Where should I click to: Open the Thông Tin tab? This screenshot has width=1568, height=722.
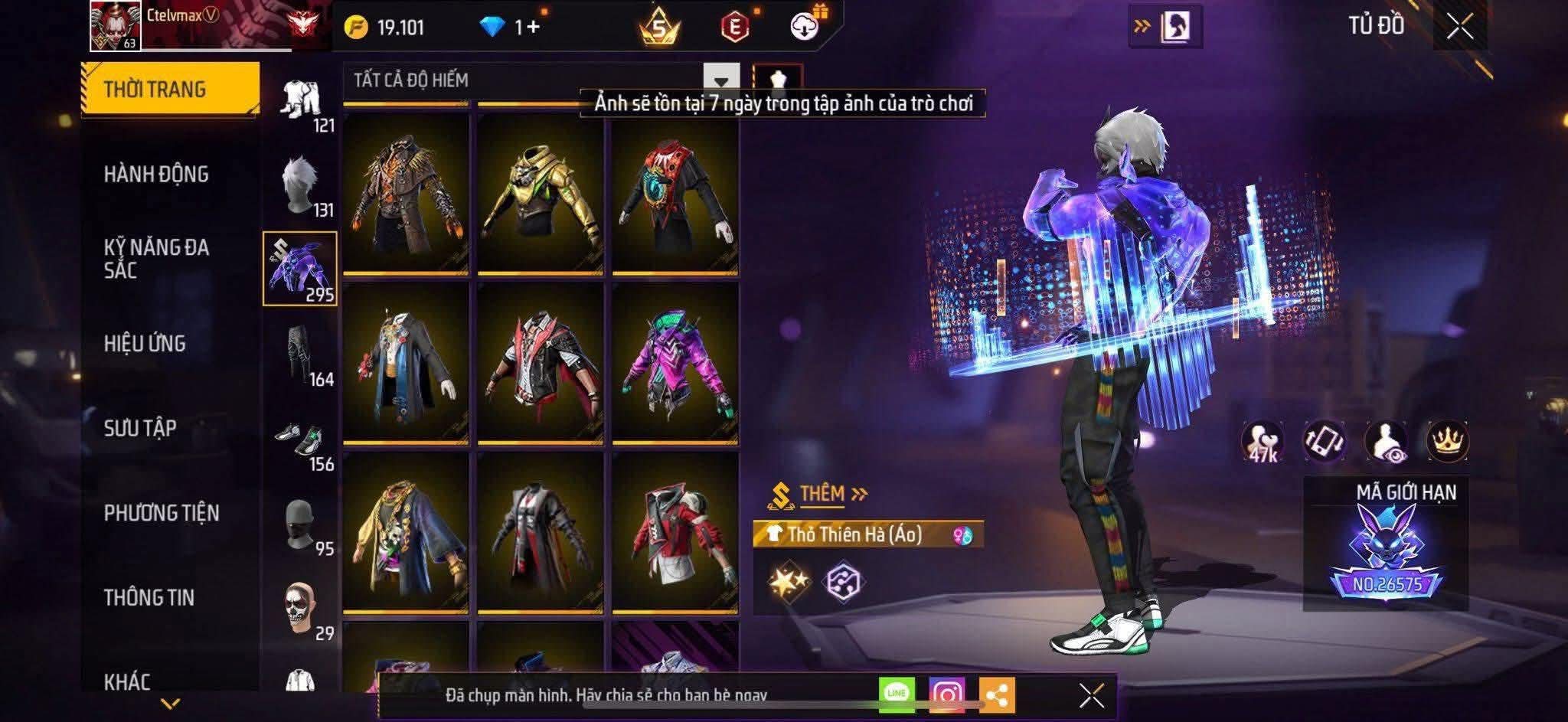tap(149, 598)
